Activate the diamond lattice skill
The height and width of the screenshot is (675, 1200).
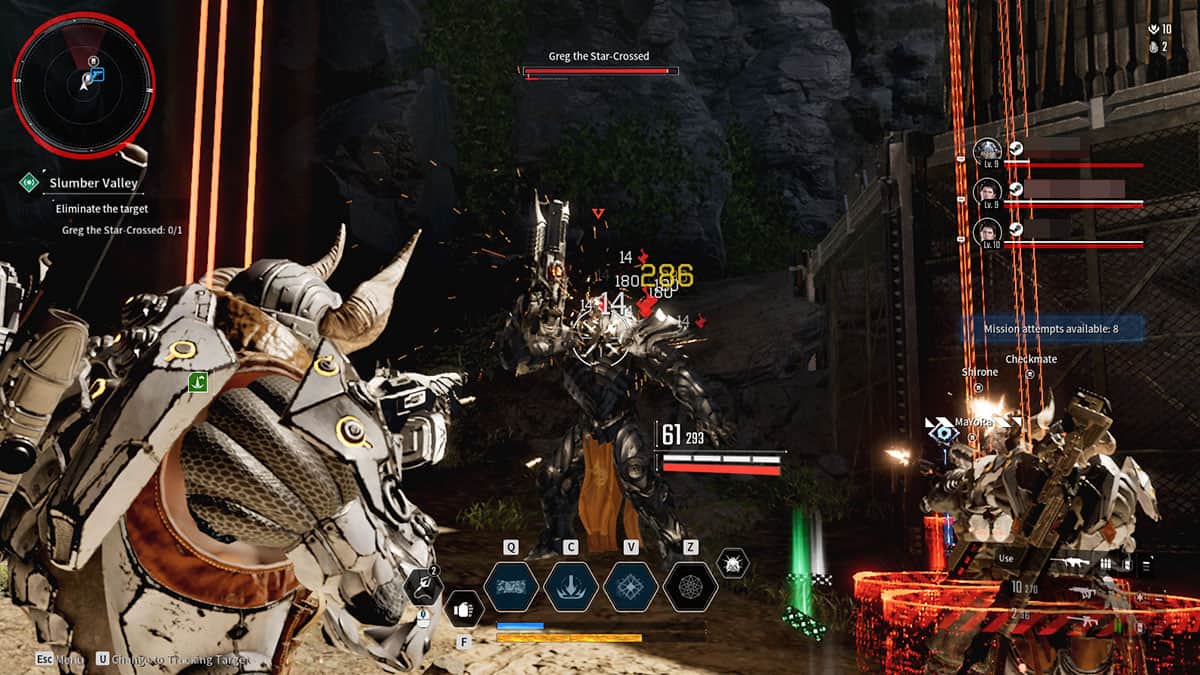point(630,587)
